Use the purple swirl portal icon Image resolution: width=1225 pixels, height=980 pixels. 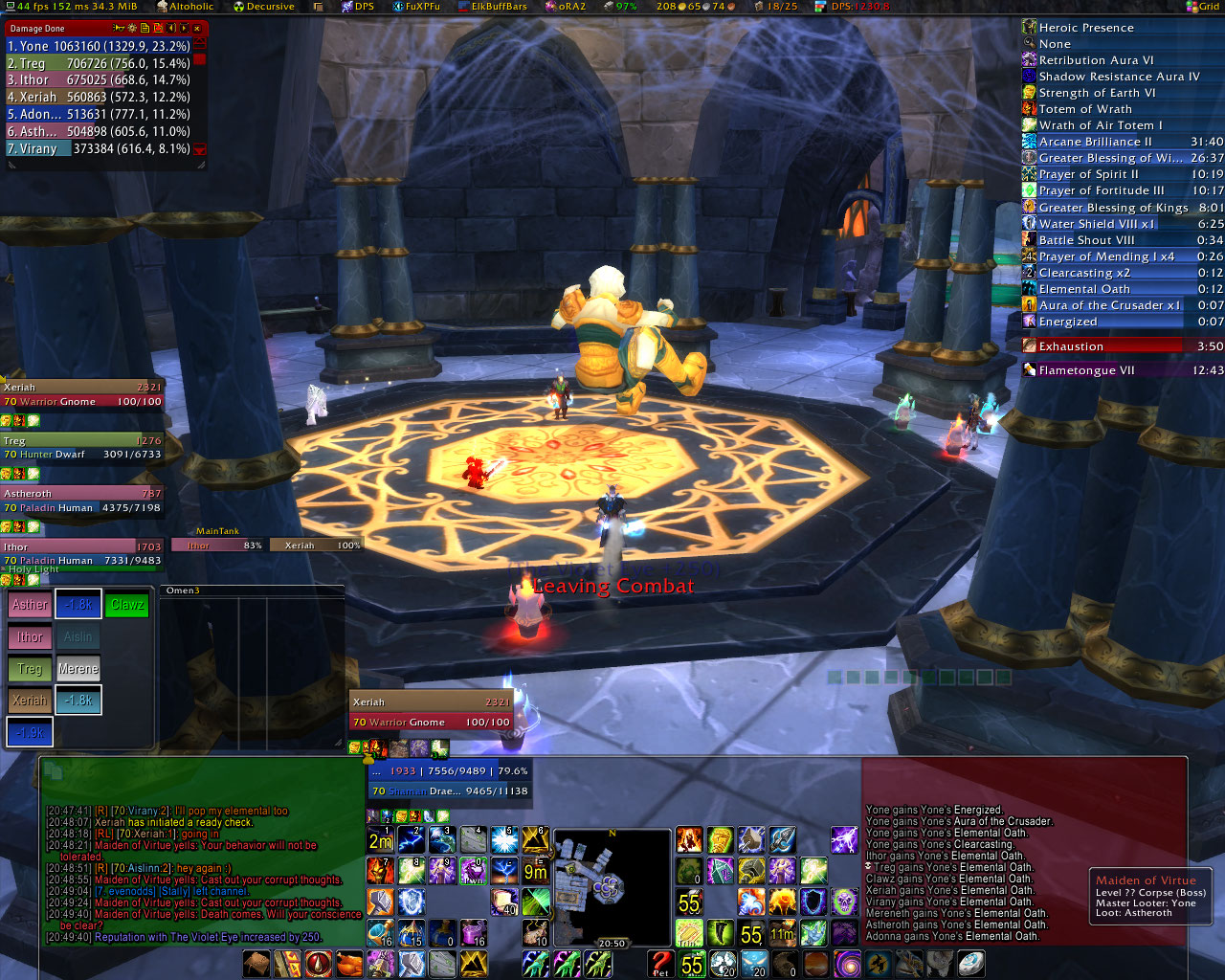tap(847, 964)
